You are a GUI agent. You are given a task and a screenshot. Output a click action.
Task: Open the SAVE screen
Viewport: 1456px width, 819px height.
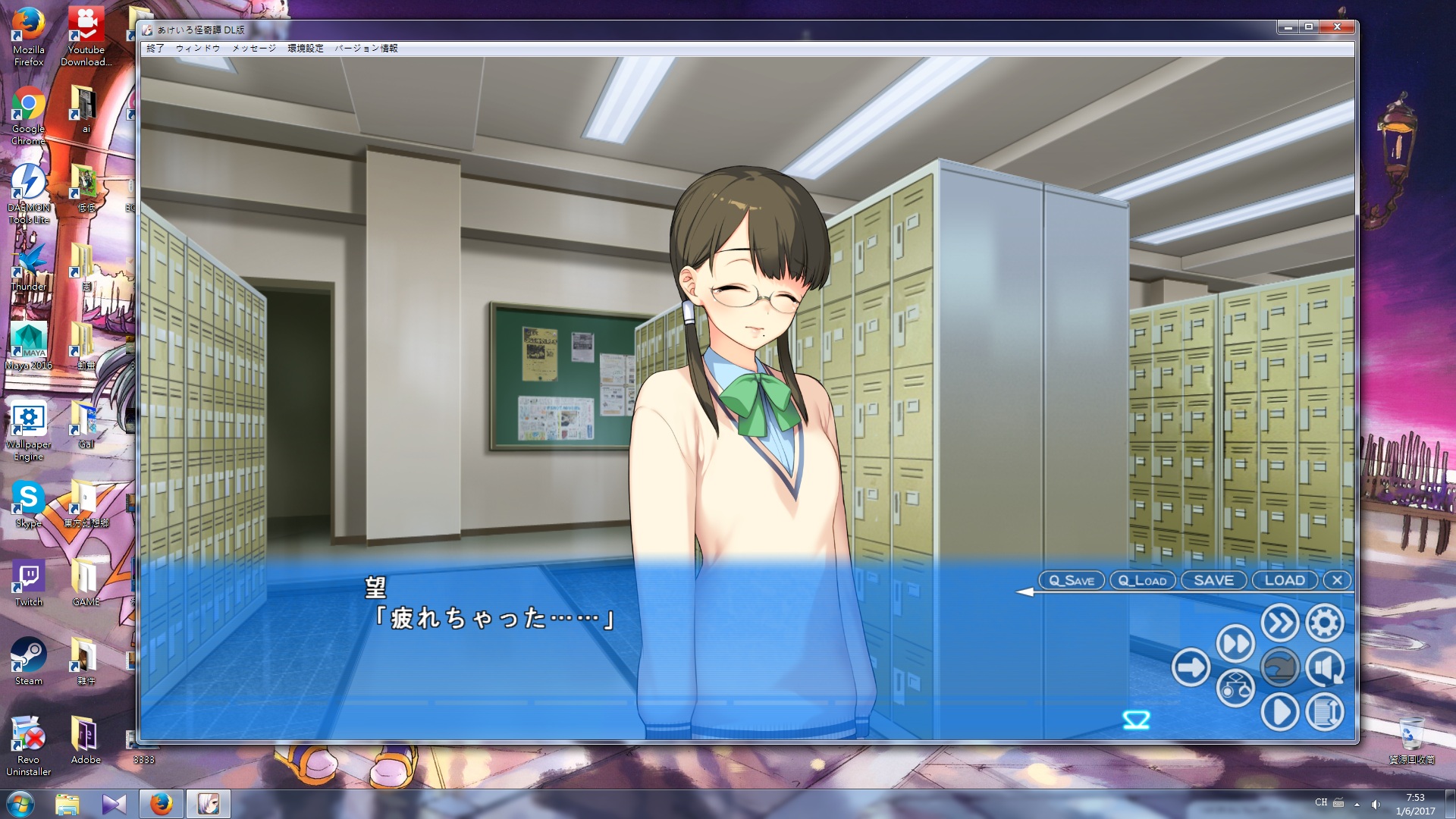(1213, 581)
